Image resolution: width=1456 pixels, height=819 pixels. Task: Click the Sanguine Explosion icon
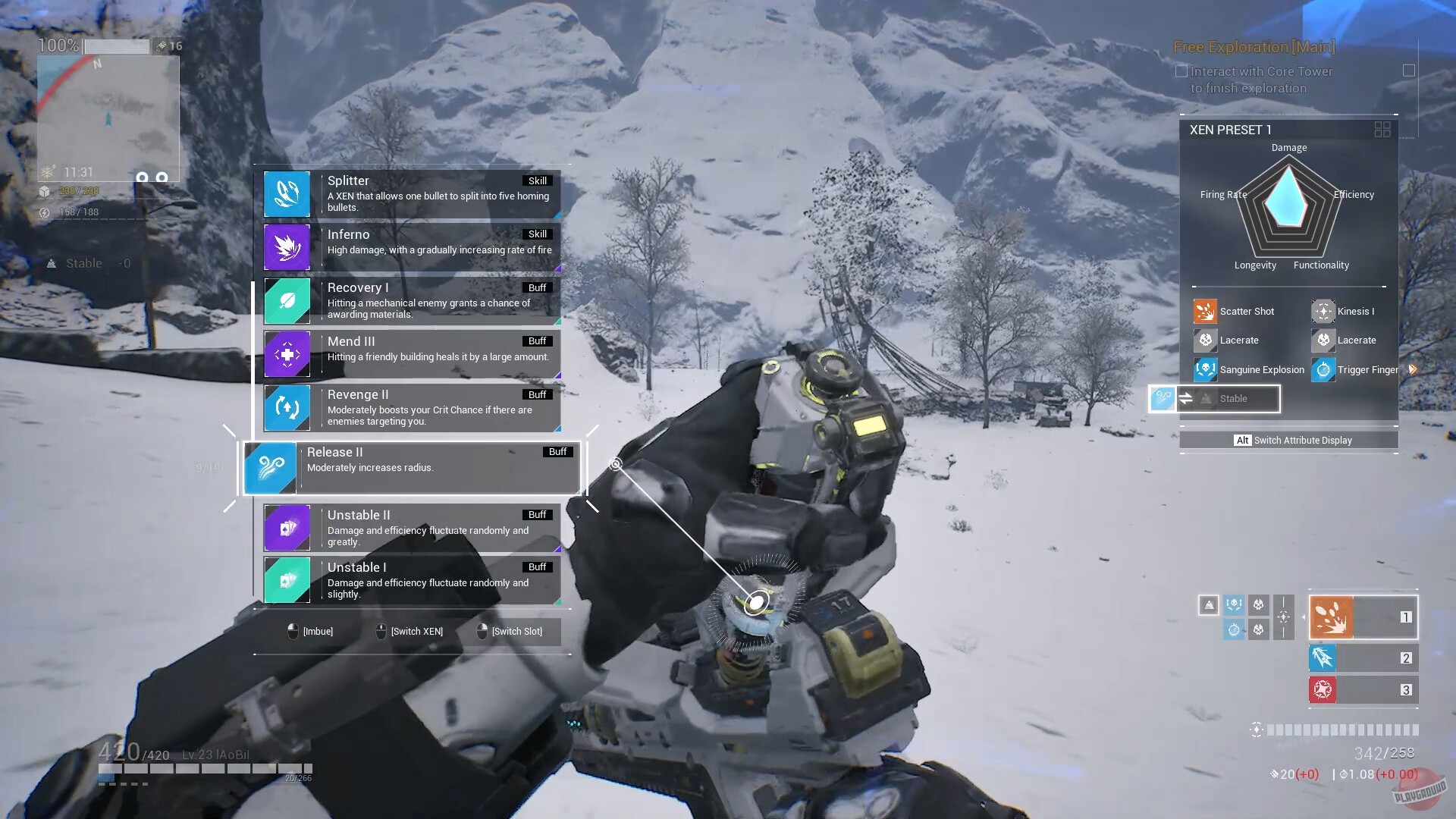click(x=1205, y=369)
